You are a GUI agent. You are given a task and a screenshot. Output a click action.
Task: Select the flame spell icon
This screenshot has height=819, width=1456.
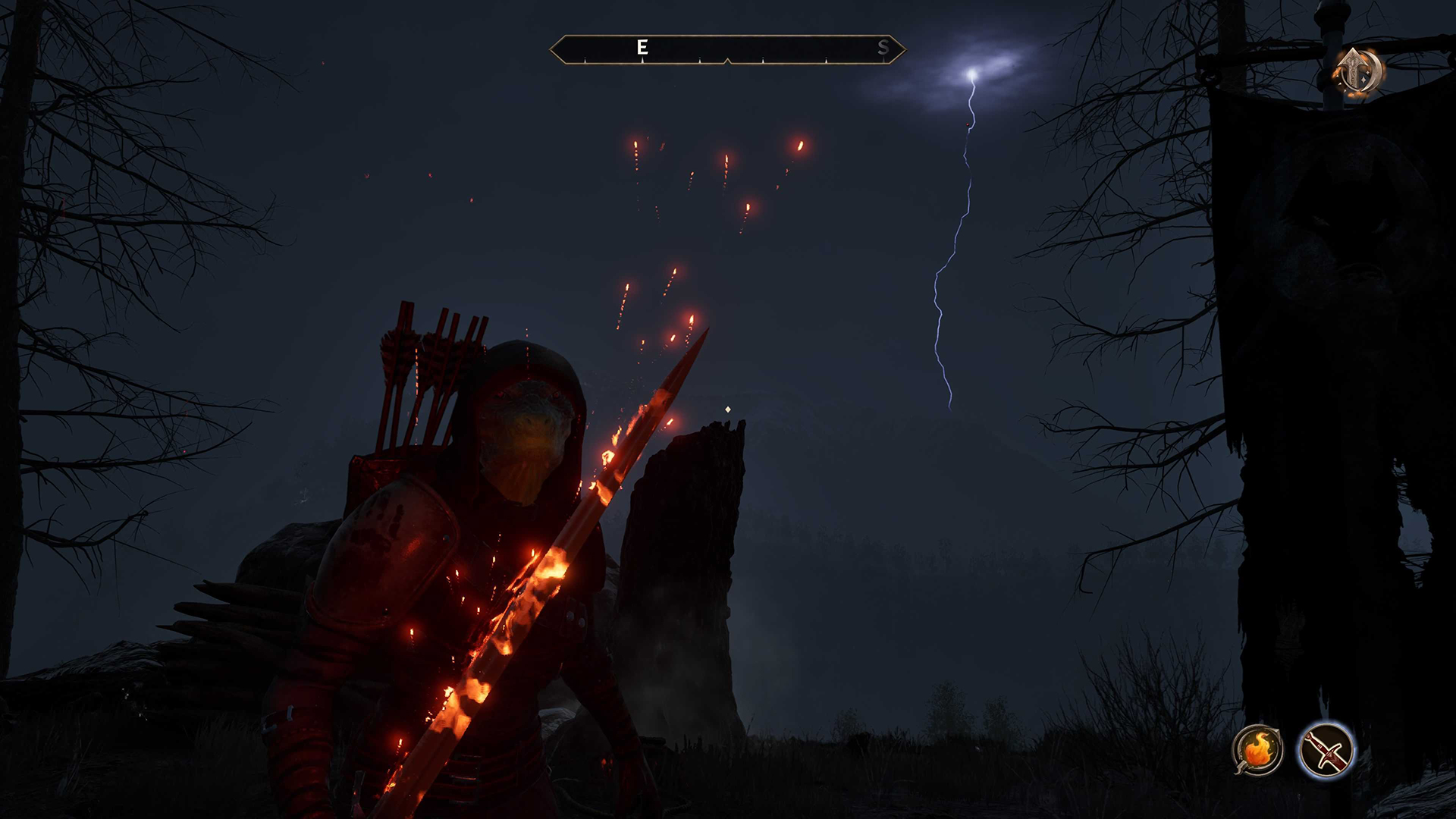click(1257, 749)
